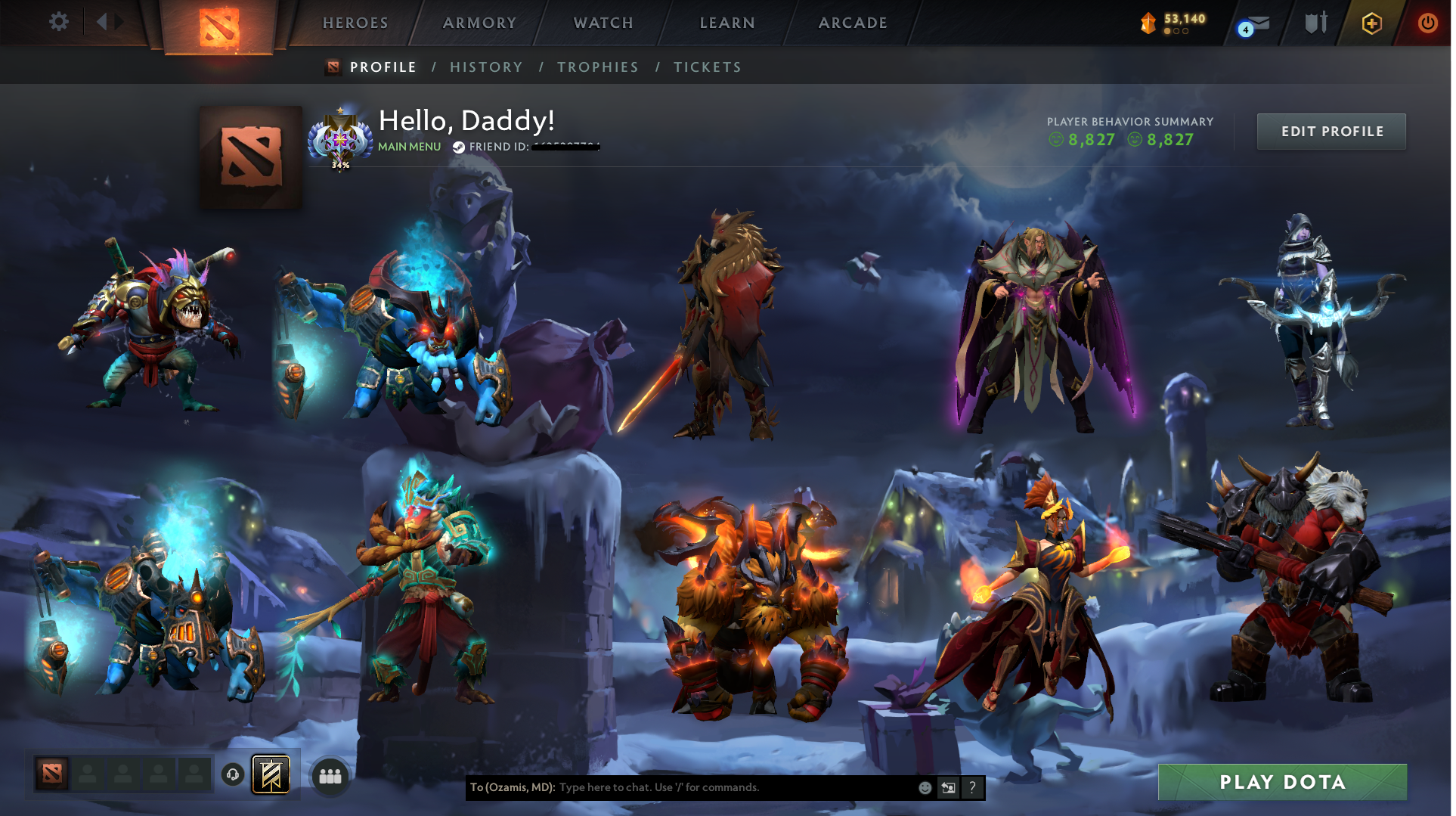Toggle the chat popout icon next to smiley
The image size is (1456, 816).
[948, 787]
